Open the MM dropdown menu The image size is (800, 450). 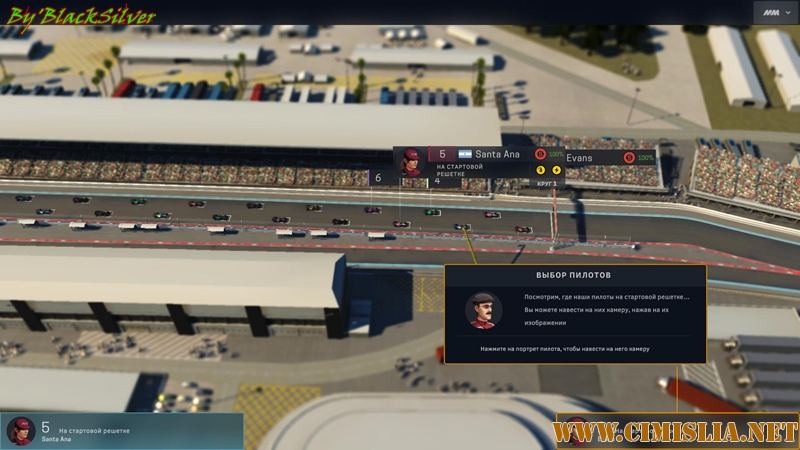click(x=774, y=13)
